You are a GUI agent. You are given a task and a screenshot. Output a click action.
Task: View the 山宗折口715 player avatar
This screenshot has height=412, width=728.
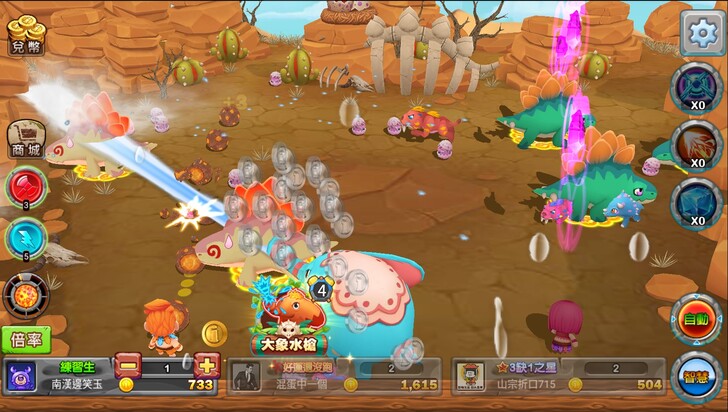[470, 376]
